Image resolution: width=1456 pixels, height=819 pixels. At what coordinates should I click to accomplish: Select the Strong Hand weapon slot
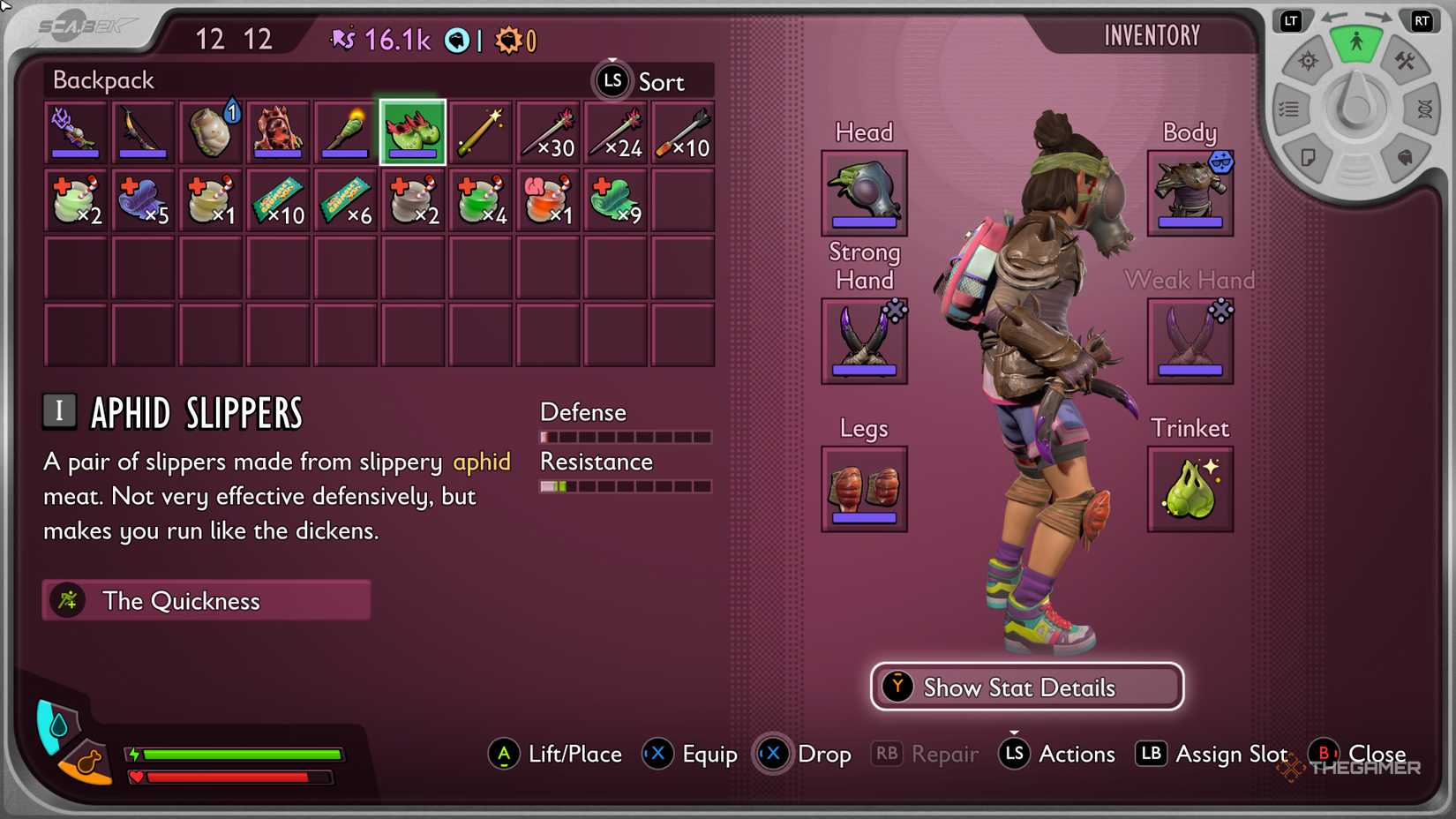click(864, 341)
